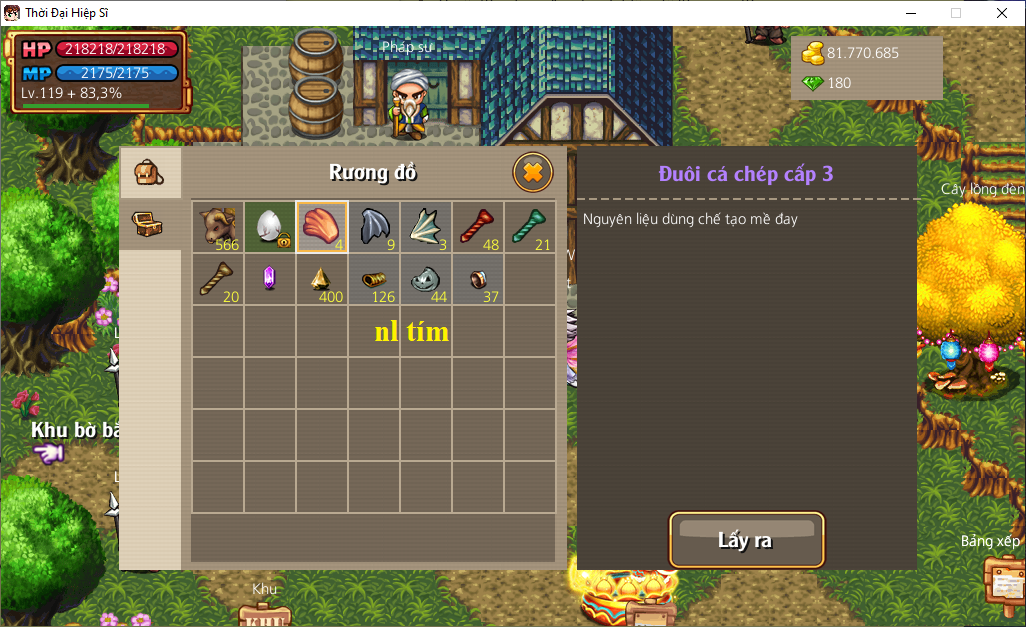The height and width of the screenshot is (627, 1026).
Task: Close the game window
Action: (1002, 13)
